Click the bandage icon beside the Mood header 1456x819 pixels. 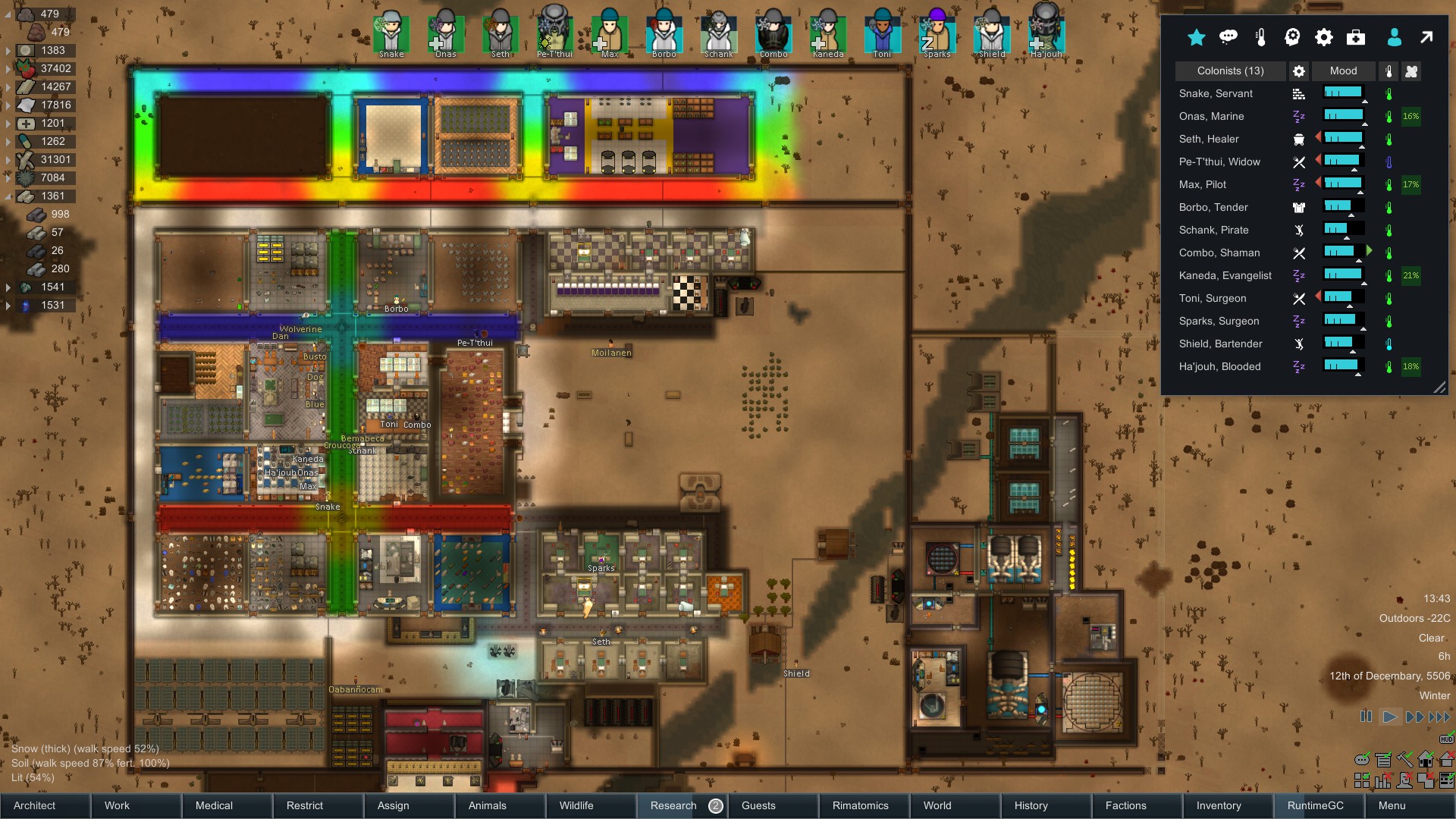1413,71
